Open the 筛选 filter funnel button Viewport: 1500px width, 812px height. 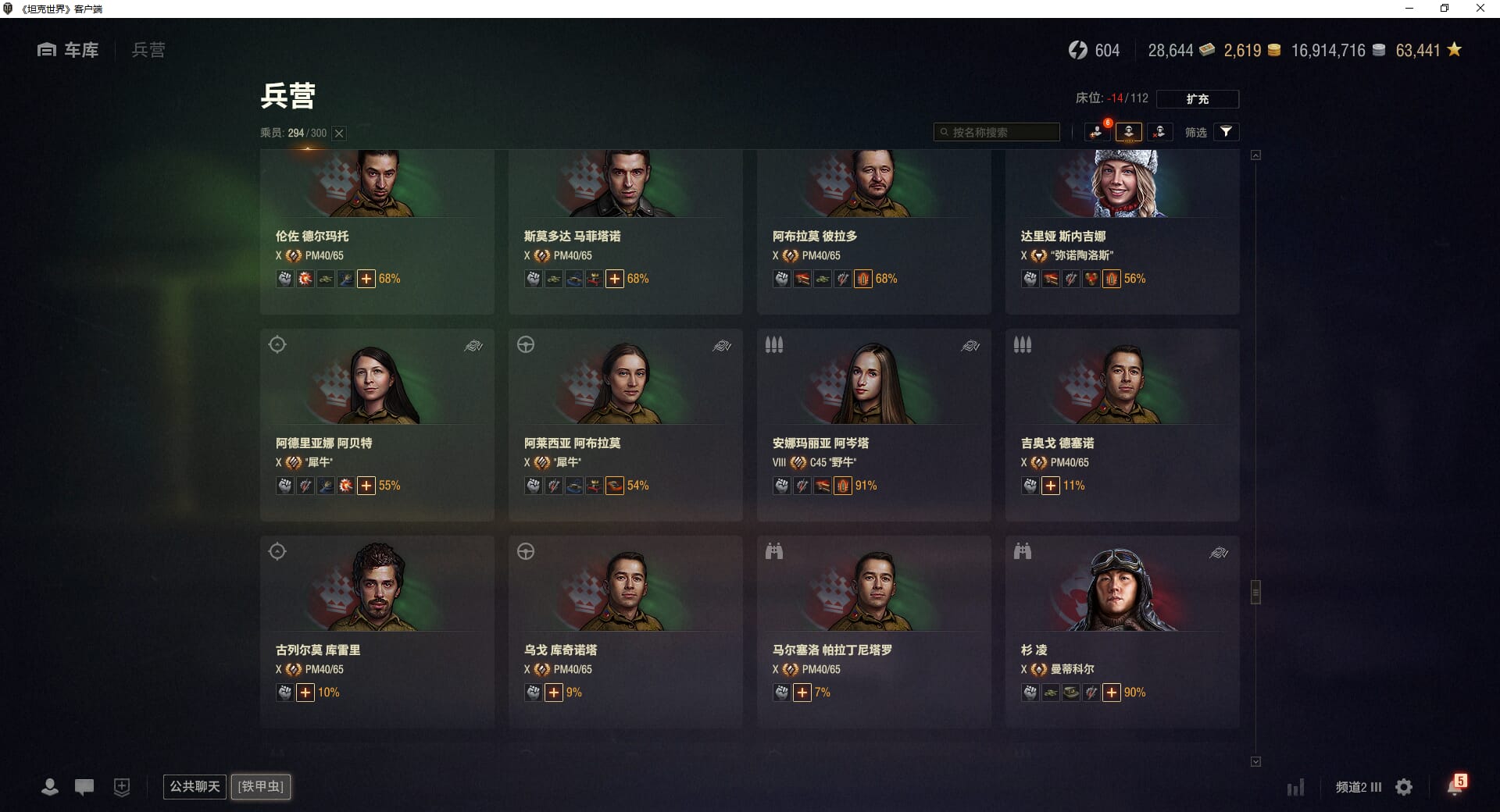click(x=1226, y=132)
